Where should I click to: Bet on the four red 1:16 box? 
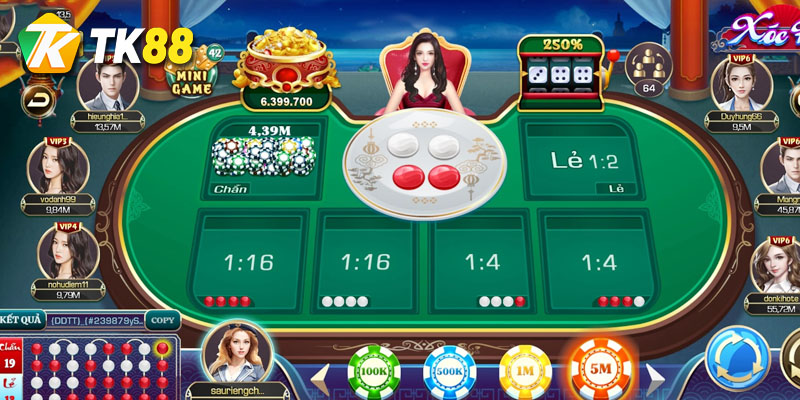tap(249, 263)
